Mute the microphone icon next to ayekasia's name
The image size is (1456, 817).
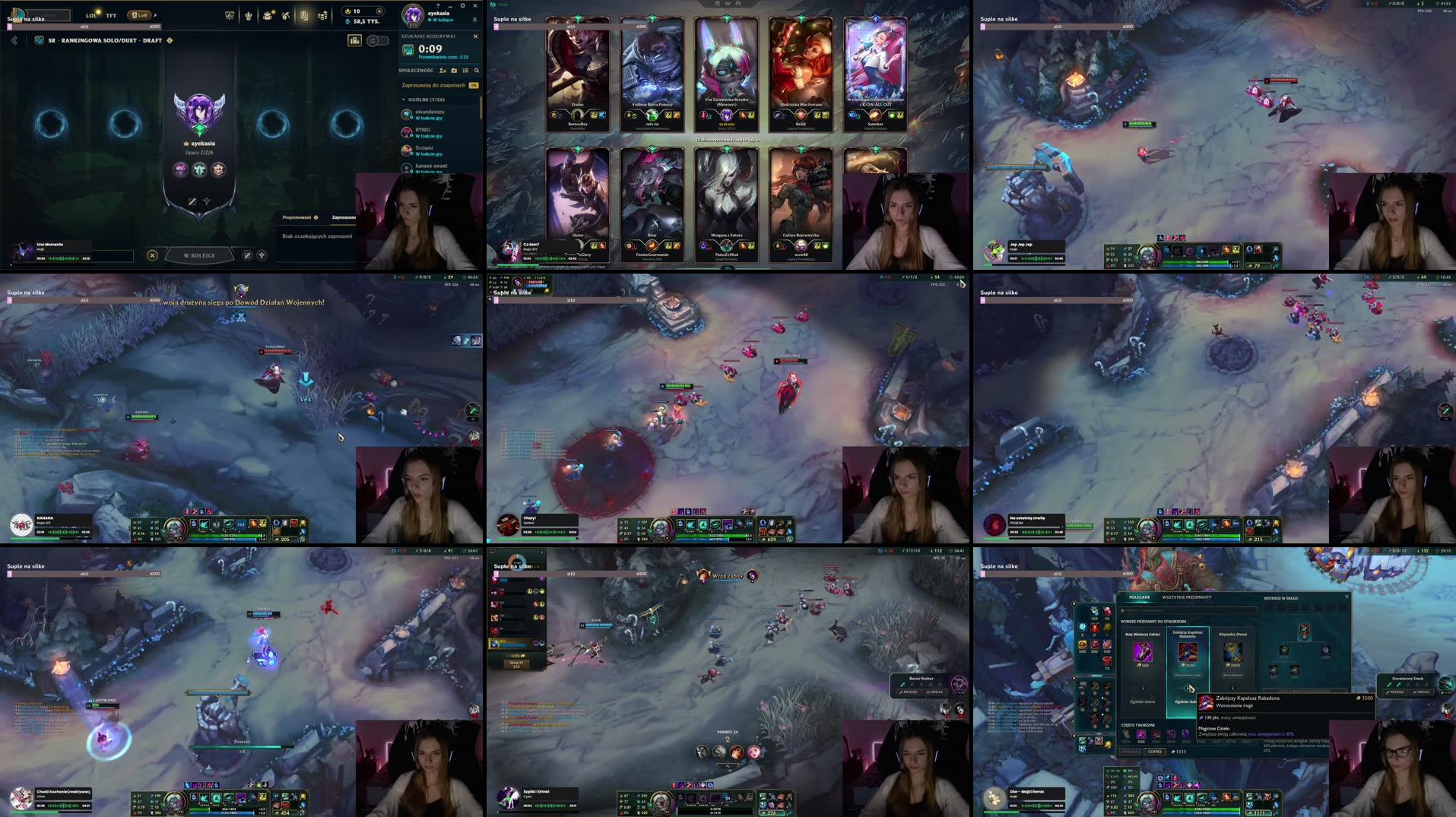tap(474, 19)
